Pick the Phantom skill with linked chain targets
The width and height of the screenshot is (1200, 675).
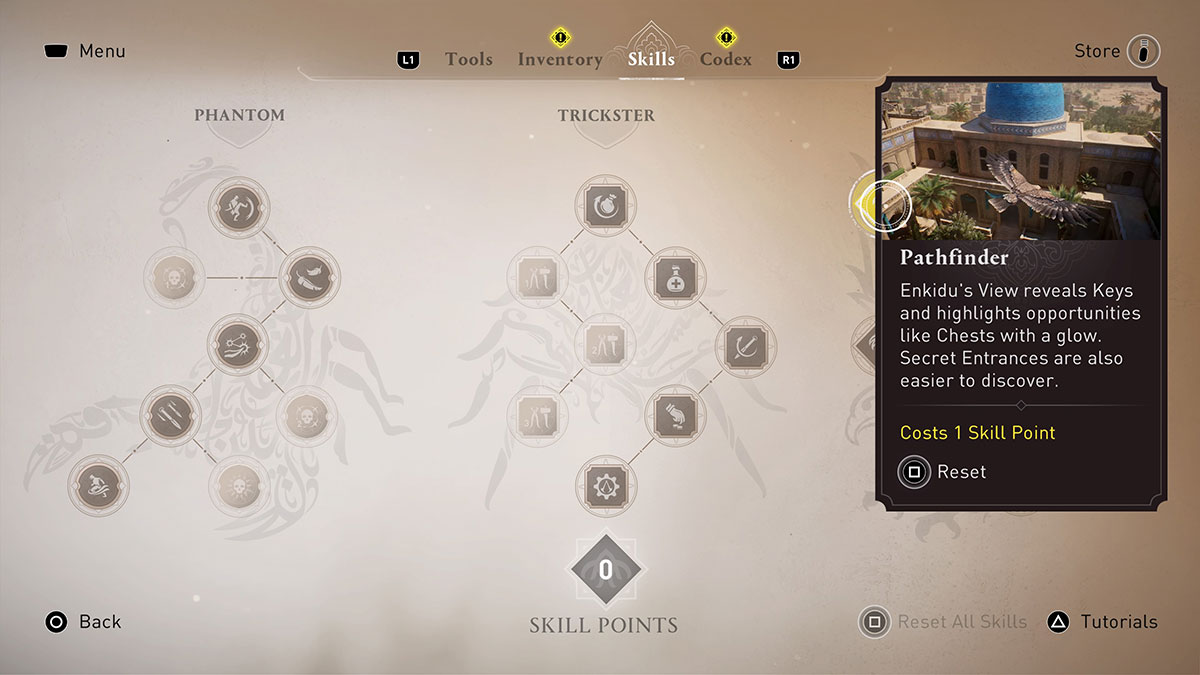239,346
